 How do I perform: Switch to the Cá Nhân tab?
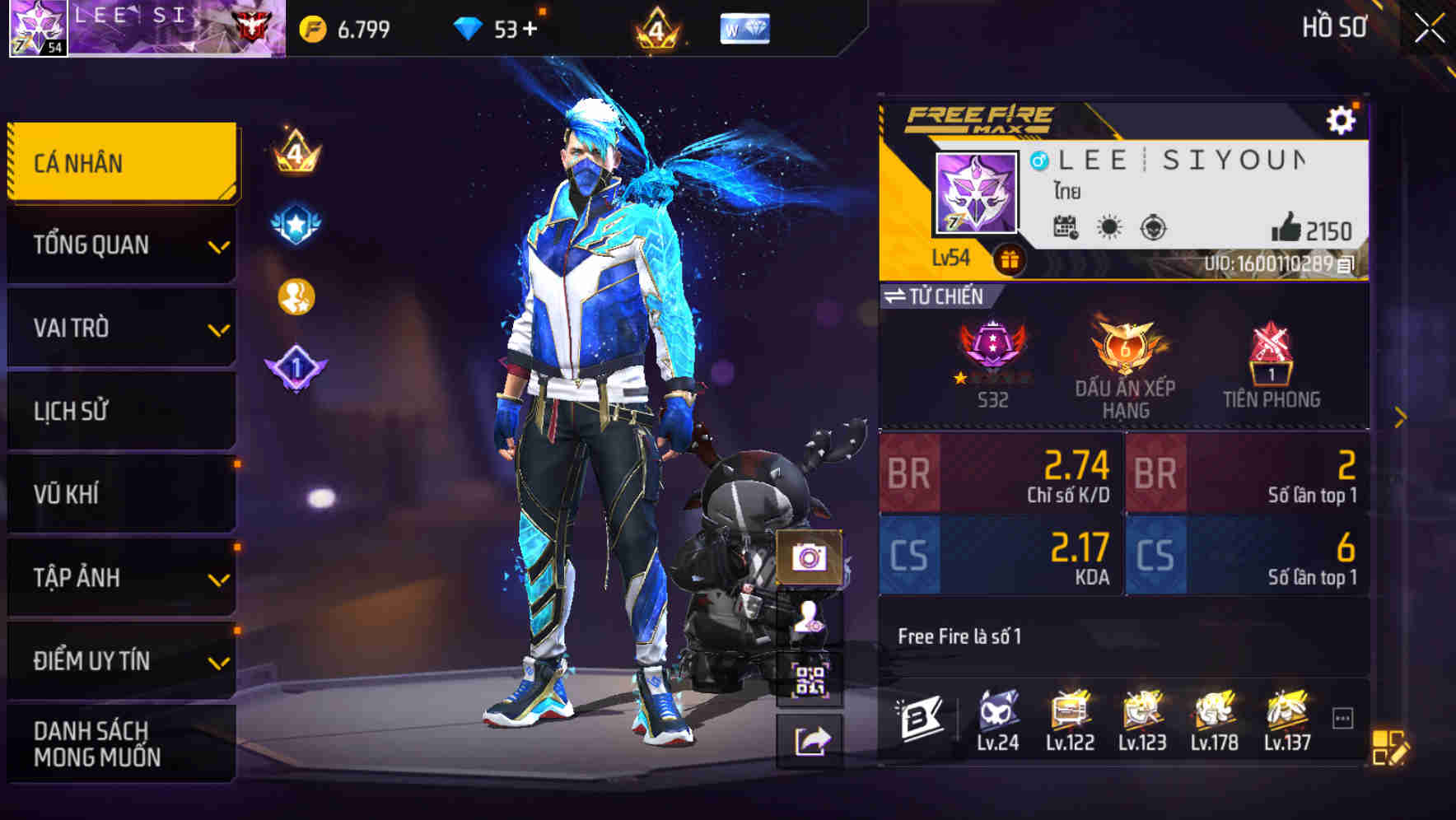click(121, 162)
